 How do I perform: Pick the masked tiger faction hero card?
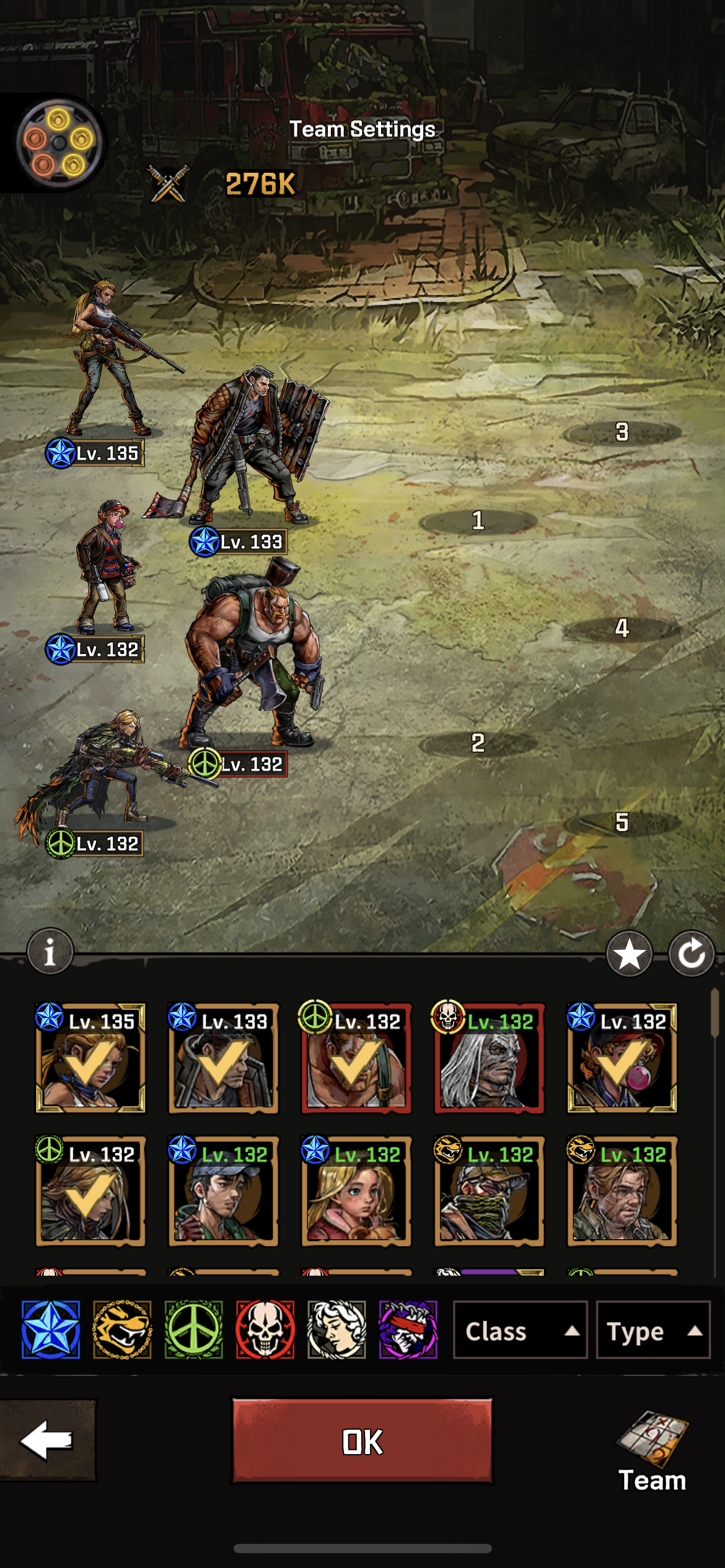(489, 1191)
